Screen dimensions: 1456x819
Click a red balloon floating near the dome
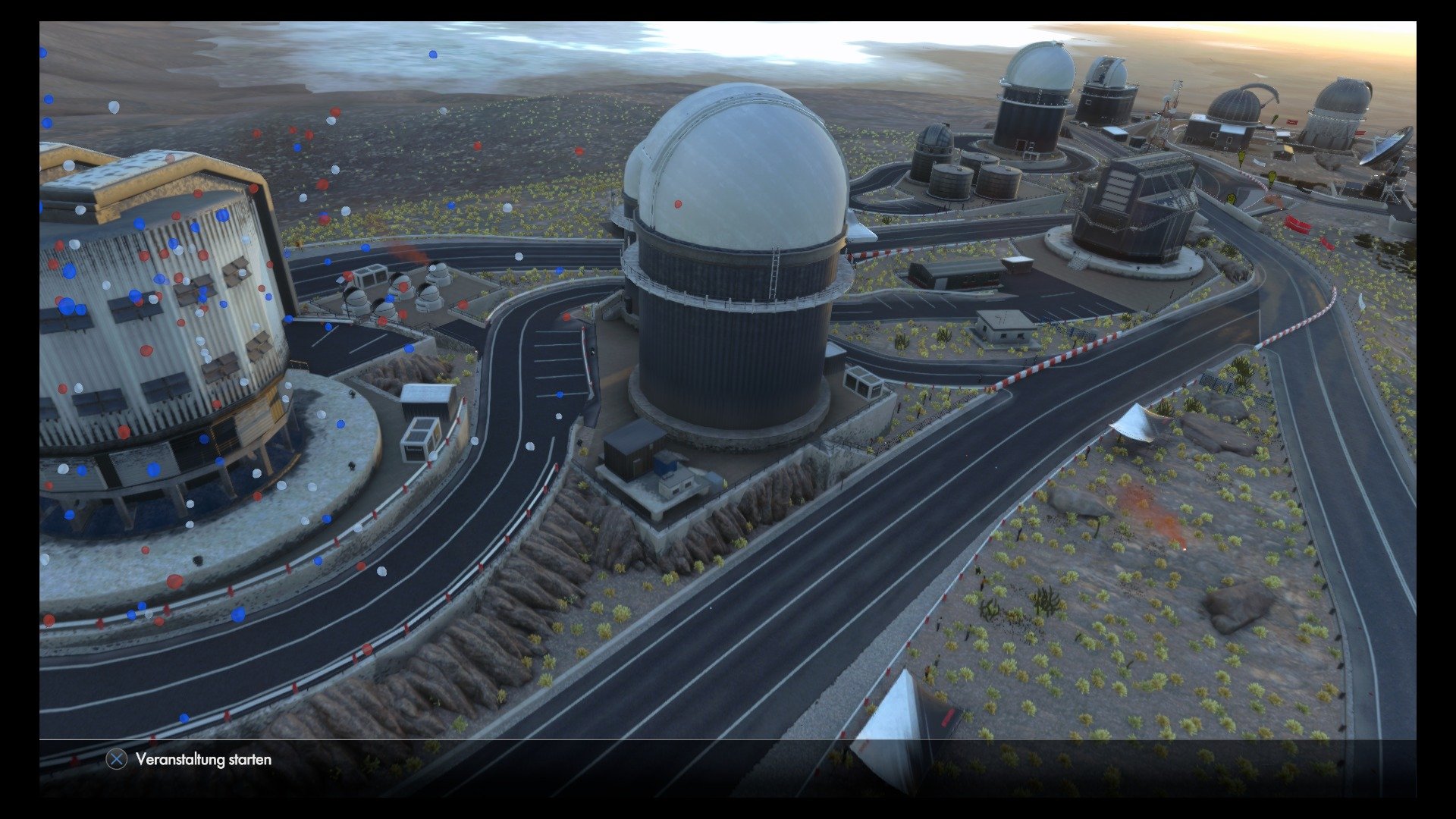point(677,202)
